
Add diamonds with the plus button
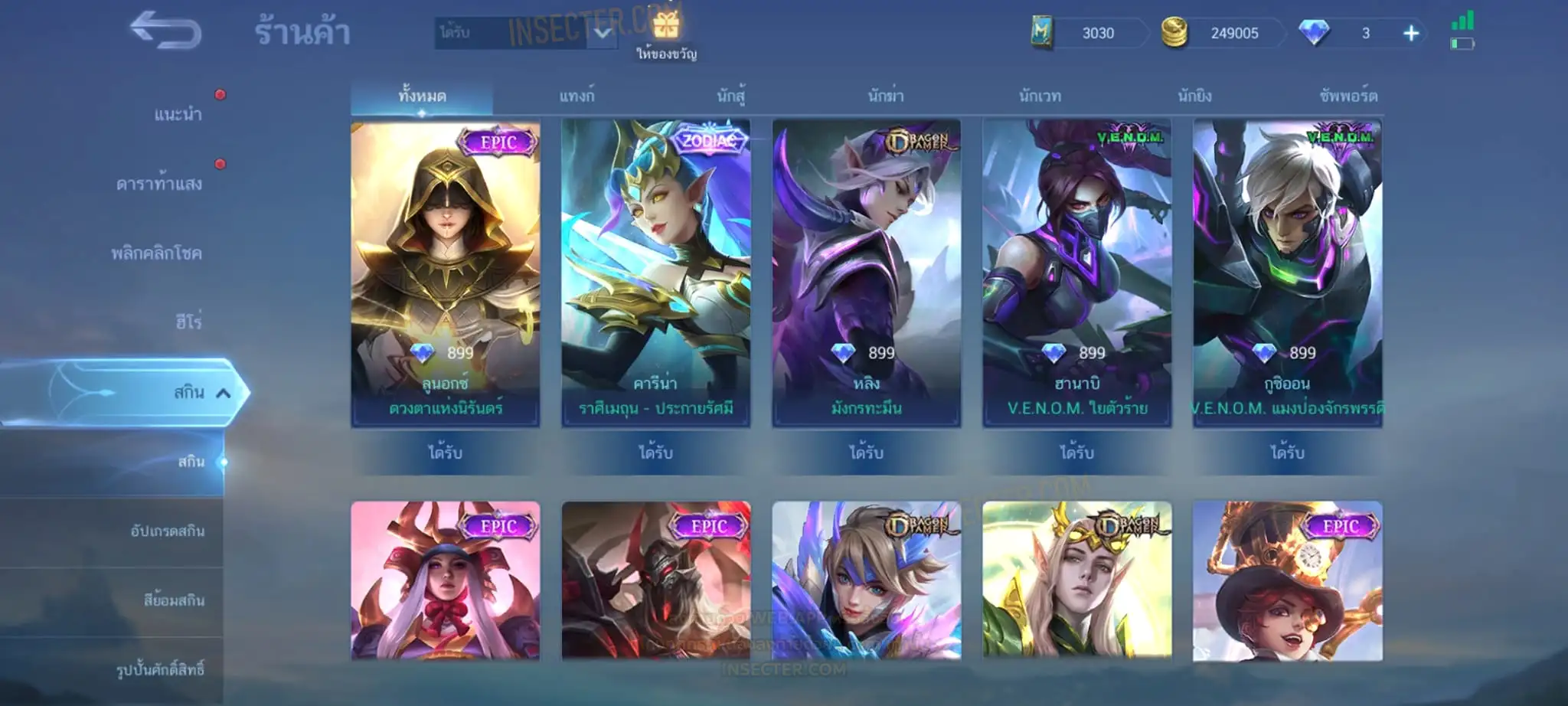[1411, 33]
